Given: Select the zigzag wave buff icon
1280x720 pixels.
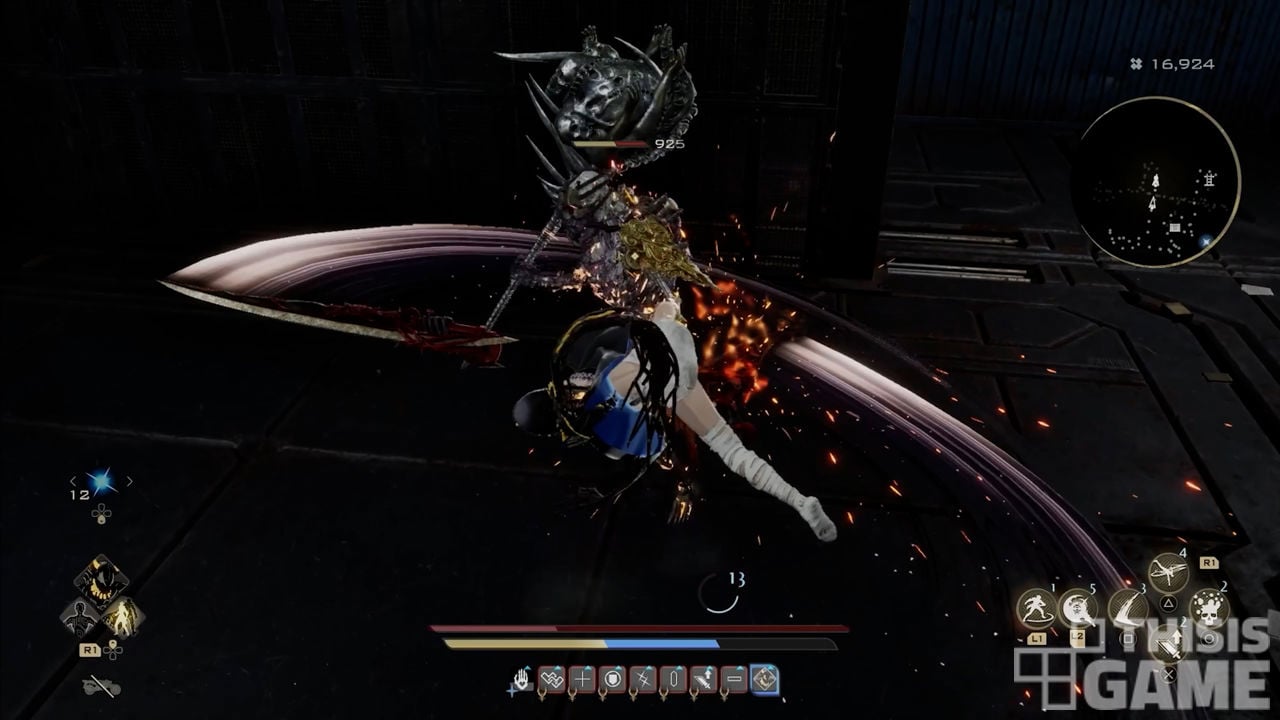Looking at the screenshot, I should click(552, 680).
